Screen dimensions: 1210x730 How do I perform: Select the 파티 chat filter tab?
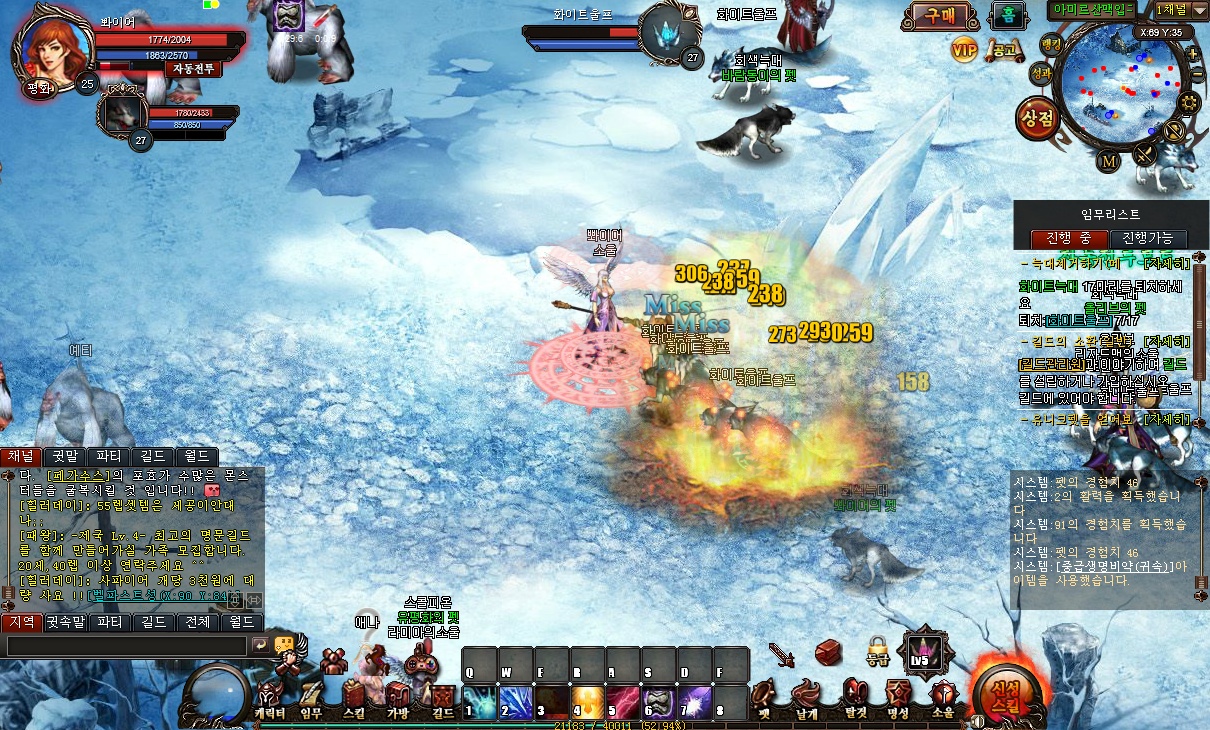108,457
